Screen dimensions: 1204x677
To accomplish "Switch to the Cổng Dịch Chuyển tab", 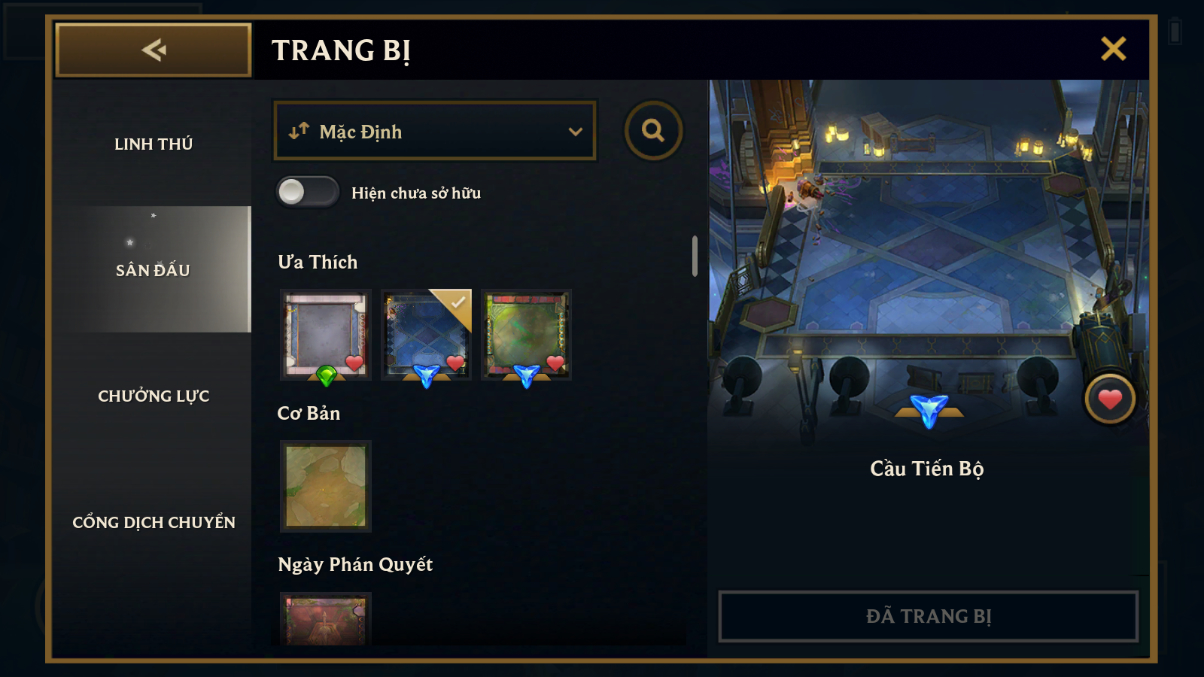I will [x=153, y=522].
